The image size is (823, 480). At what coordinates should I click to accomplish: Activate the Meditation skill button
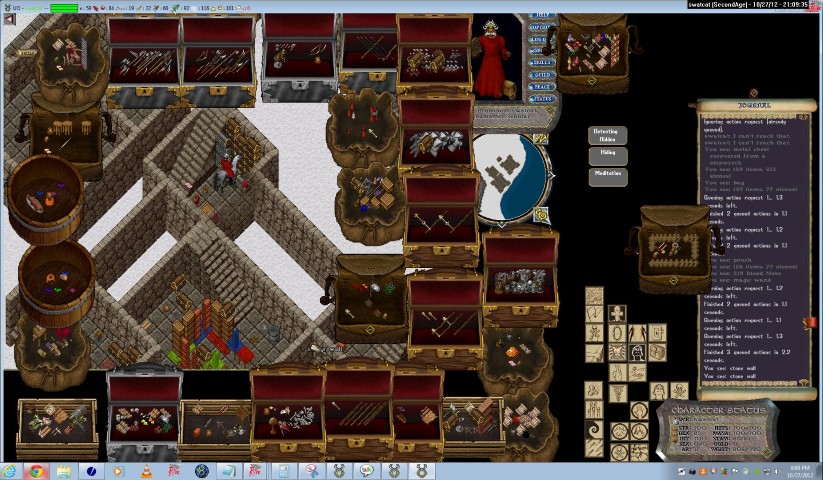(607, 174)
